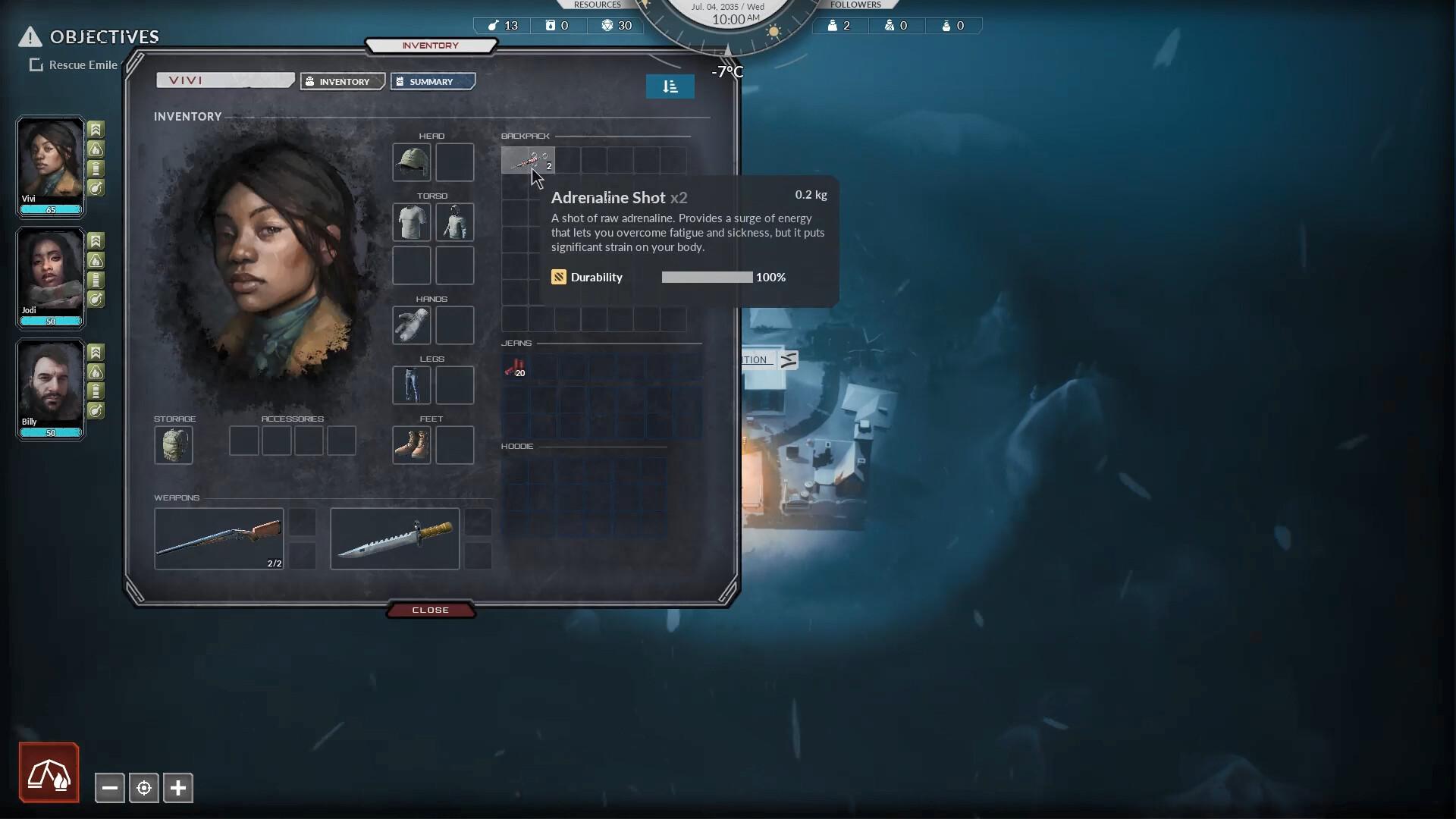
Task: Select the backpack storage slot
Action: [174, 445]
